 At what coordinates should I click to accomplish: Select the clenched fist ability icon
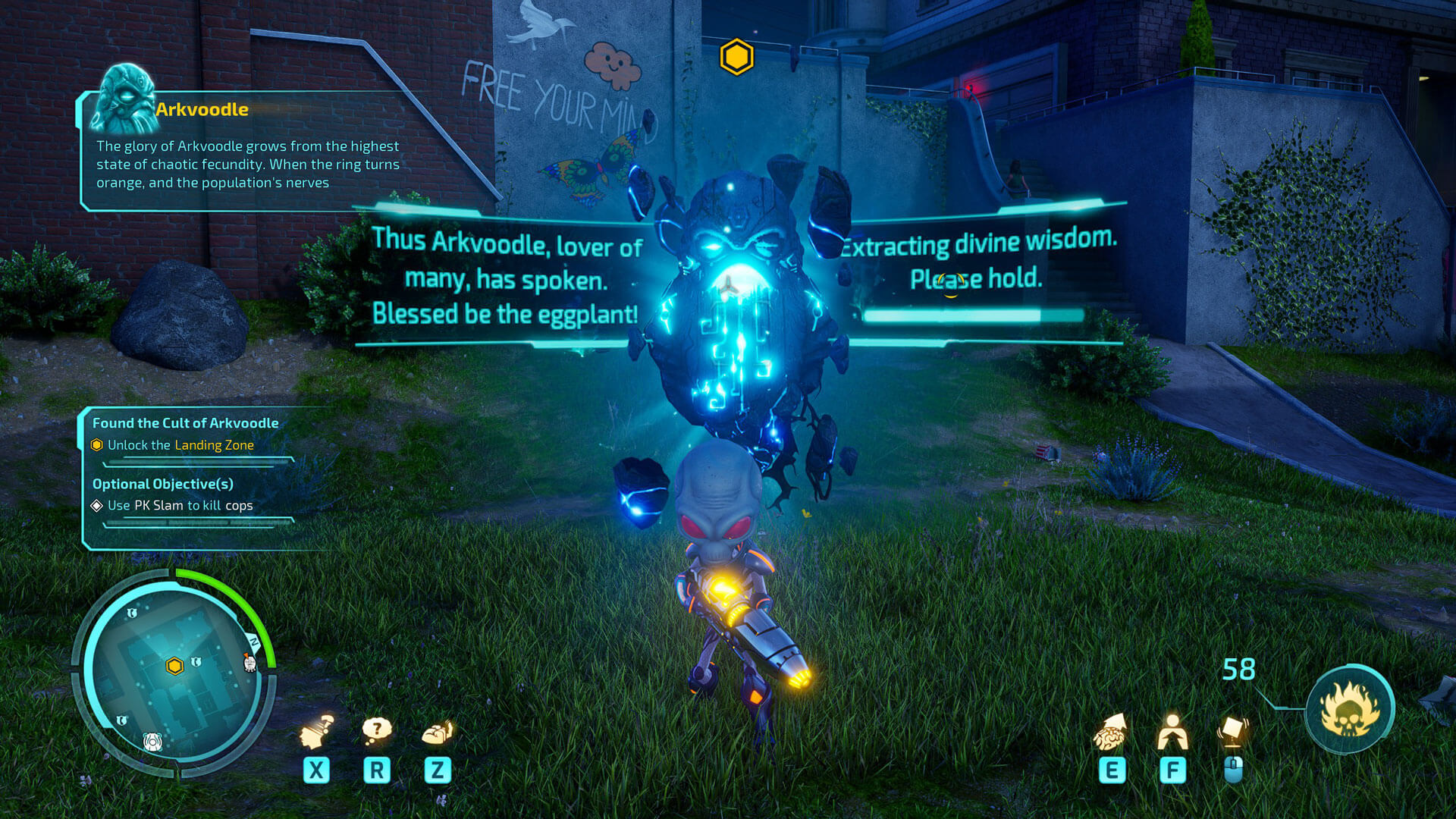pos(438,733)
